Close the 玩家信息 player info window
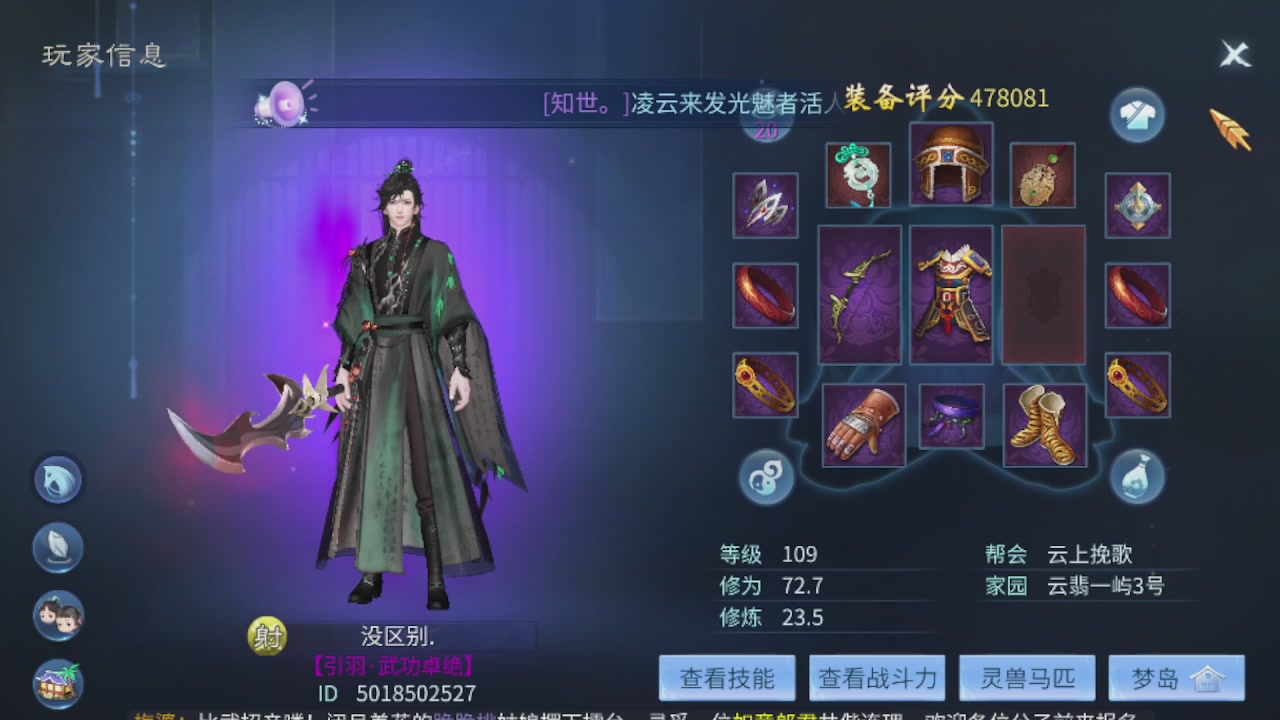Viewport: 1280px width, 720px height. (1236, 54)
